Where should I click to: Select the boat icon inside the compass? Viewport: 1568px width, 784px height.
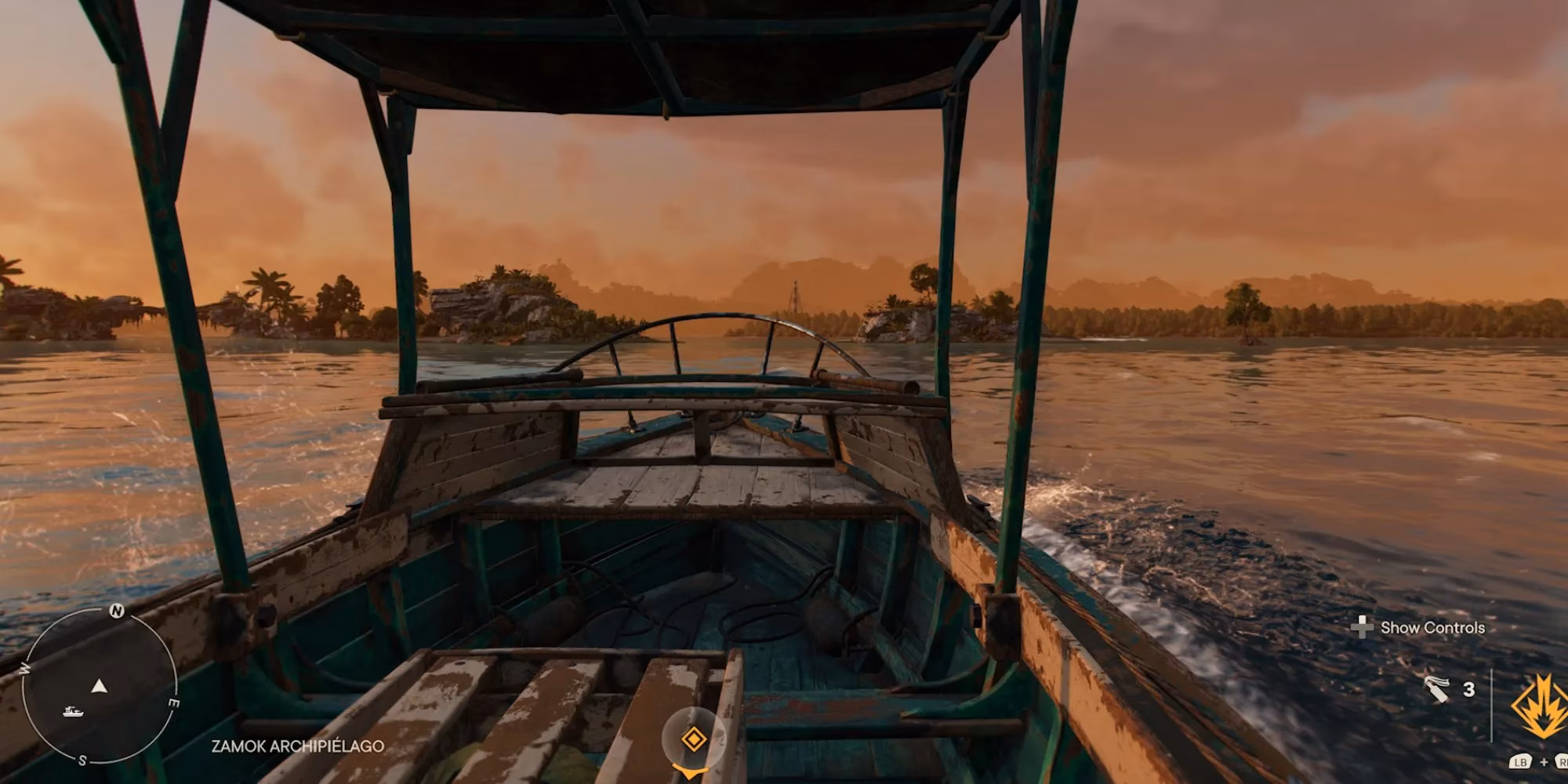(x=73, y=712)
